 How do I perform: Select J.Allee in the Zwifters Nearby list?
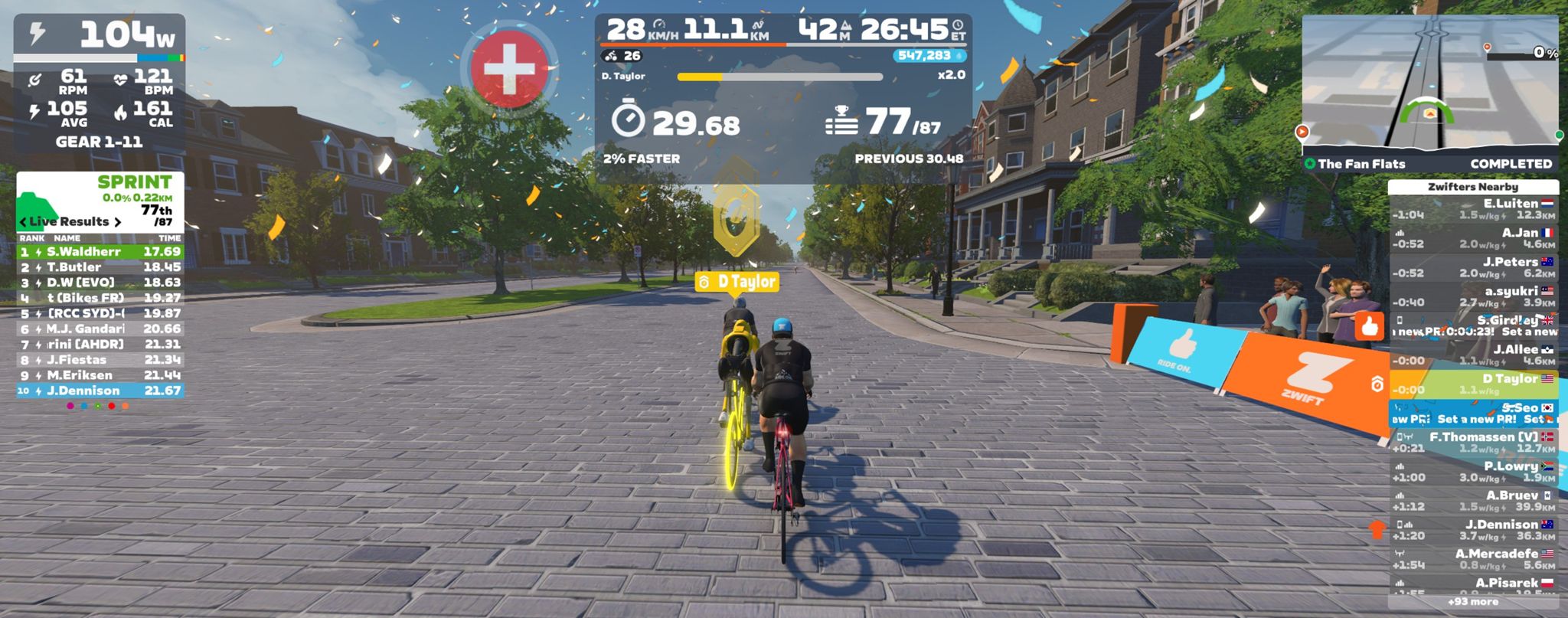[1472, 355]
